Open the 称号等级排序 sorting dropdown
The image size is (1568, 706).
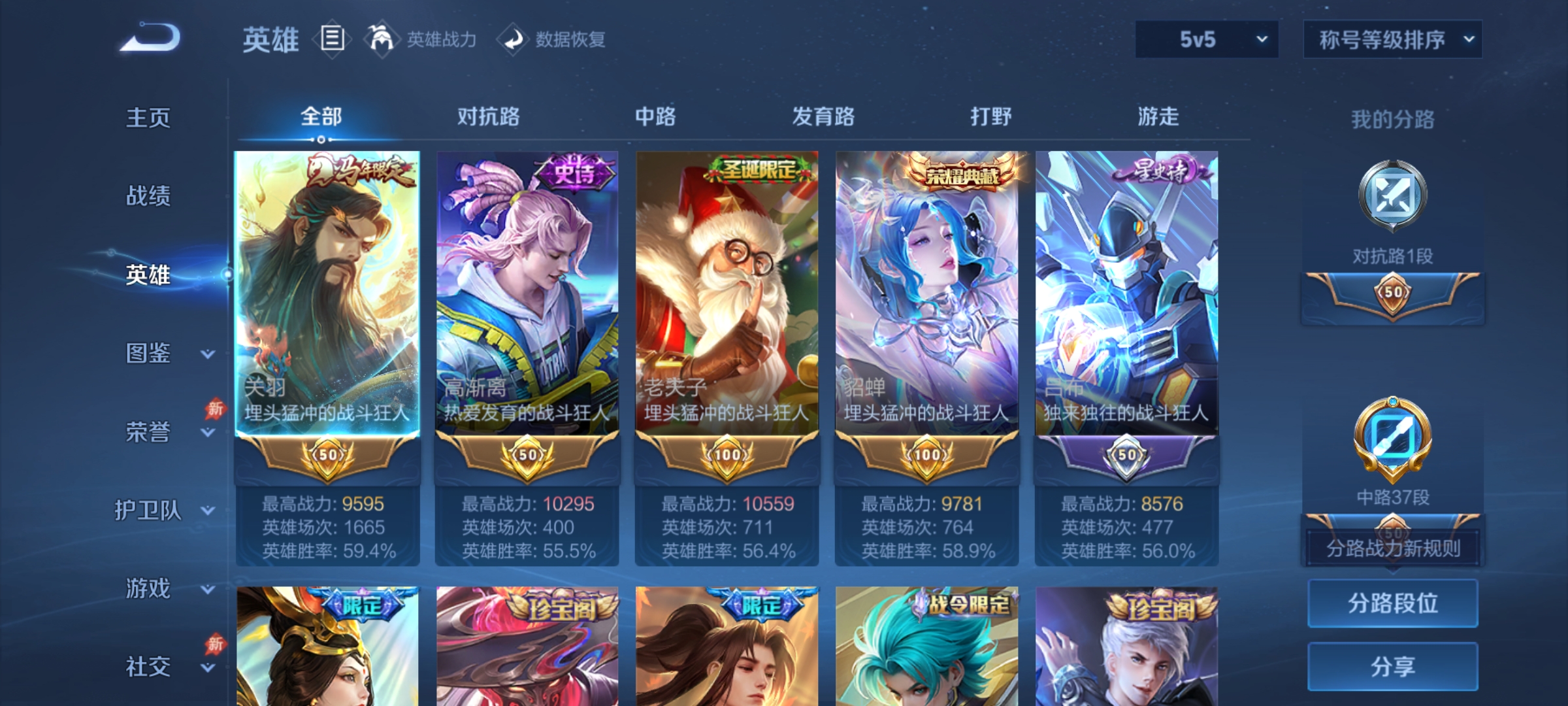[1392, 39]
